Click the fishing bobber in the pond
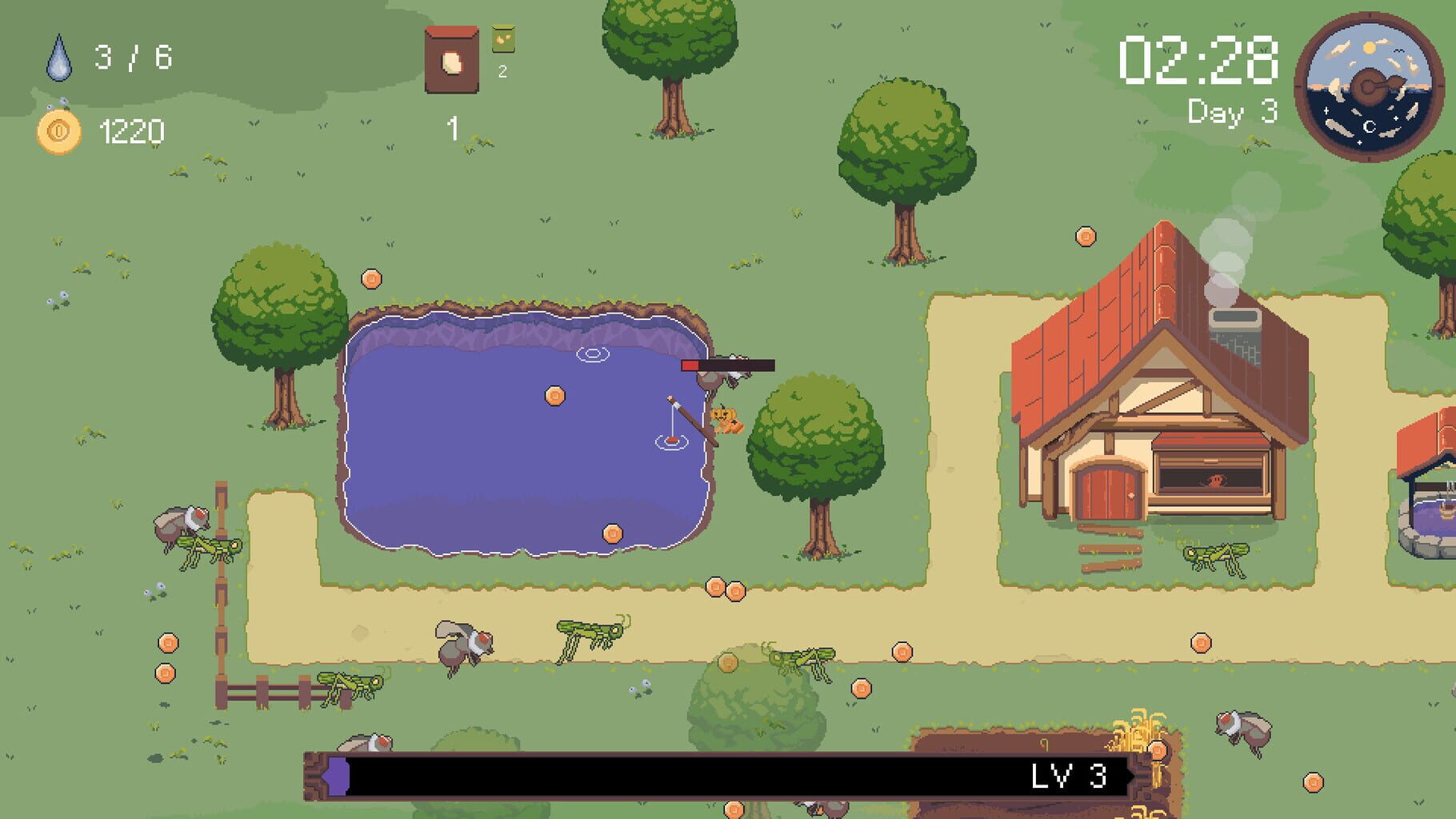This screenshot has height=819, width=1456. pos(670,440)
